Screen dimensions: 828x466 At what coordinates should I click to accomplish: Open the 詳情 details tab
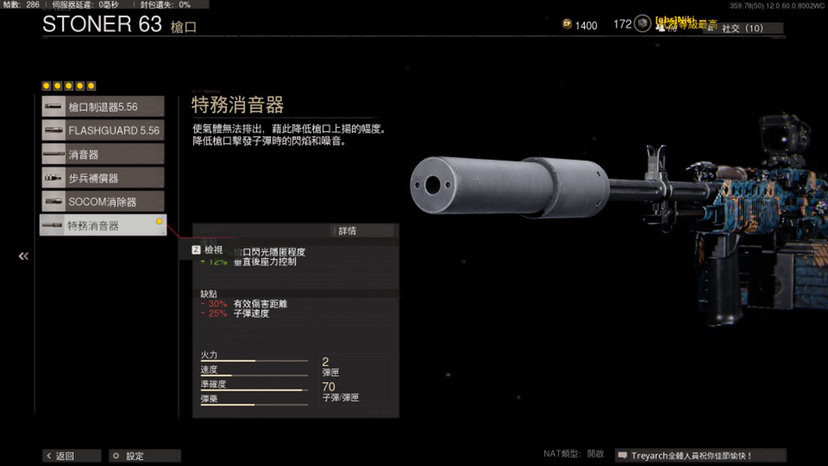coord(346,231)
